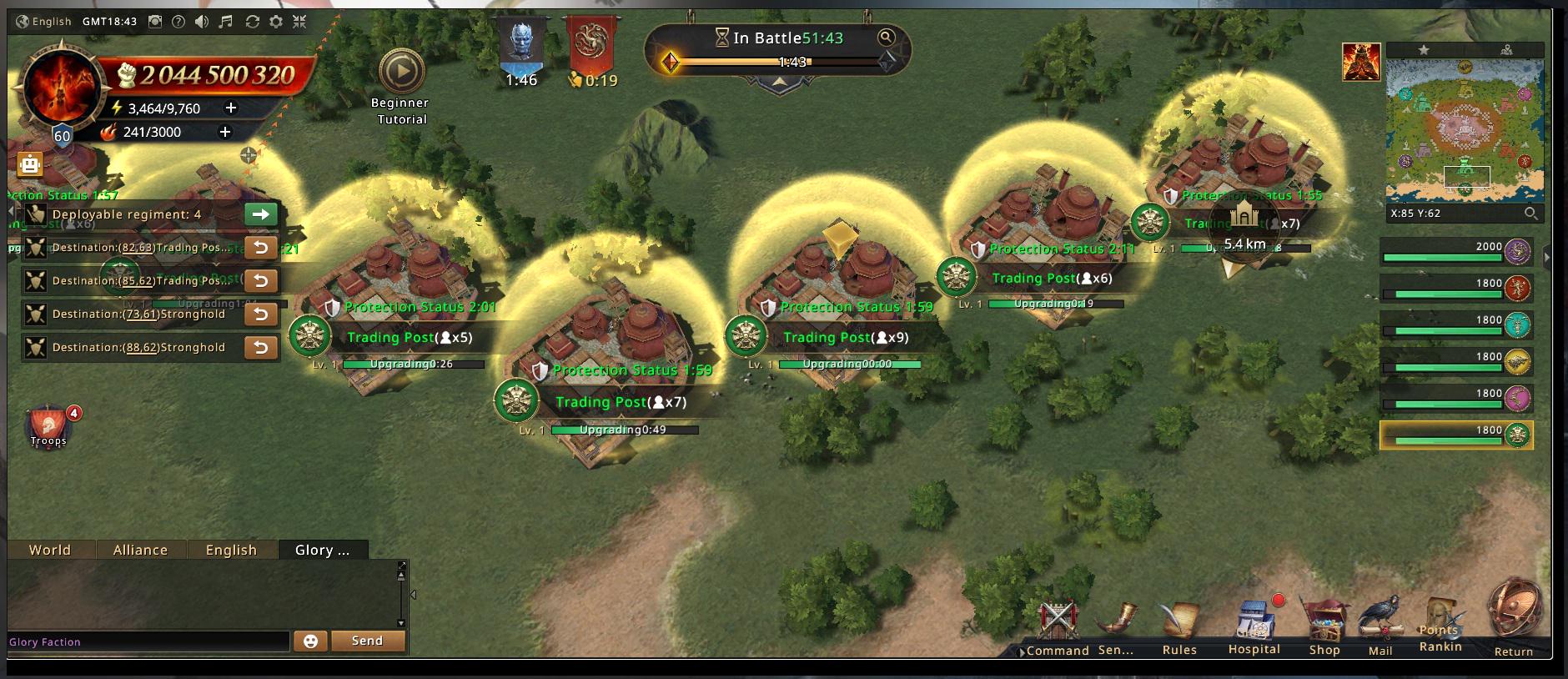
Task: Switch to the World chat tab
Action: coord(50,550)
